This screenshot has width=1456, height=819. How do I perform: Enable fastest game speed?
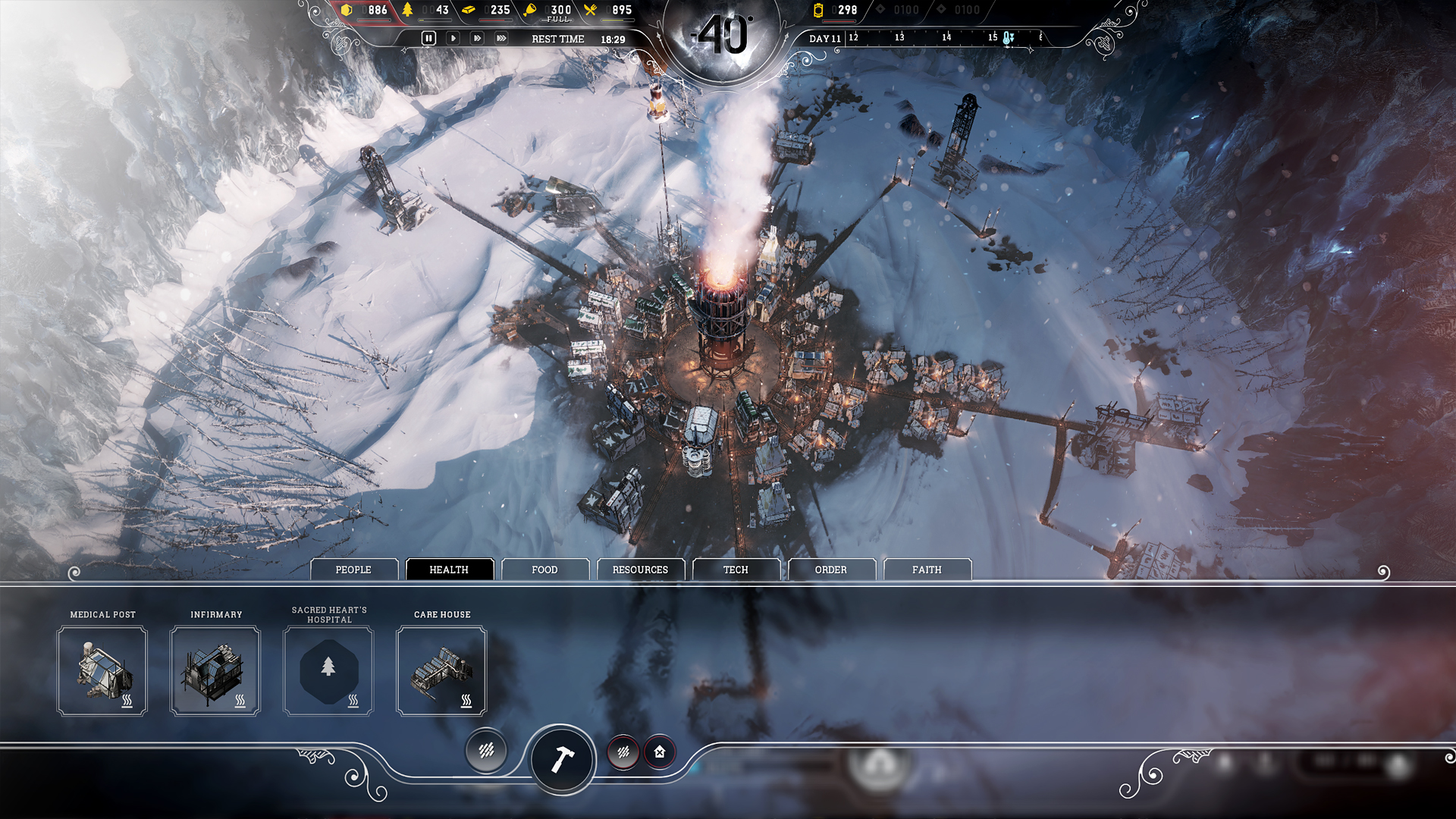point(500,36)
